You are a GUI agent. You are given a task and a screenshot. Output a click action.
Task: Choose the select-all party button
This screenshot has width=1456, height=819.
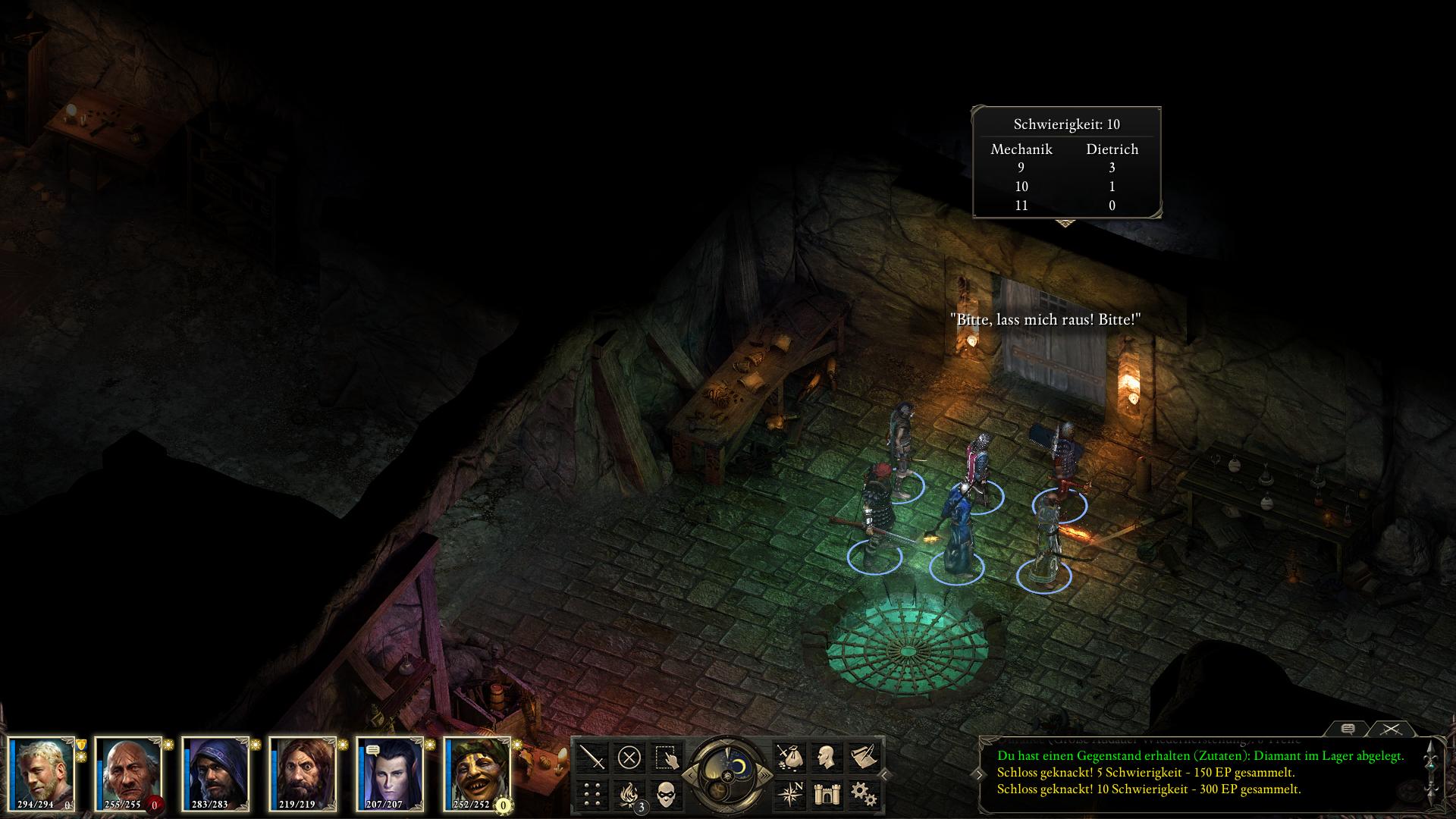(x=666, y=757)
